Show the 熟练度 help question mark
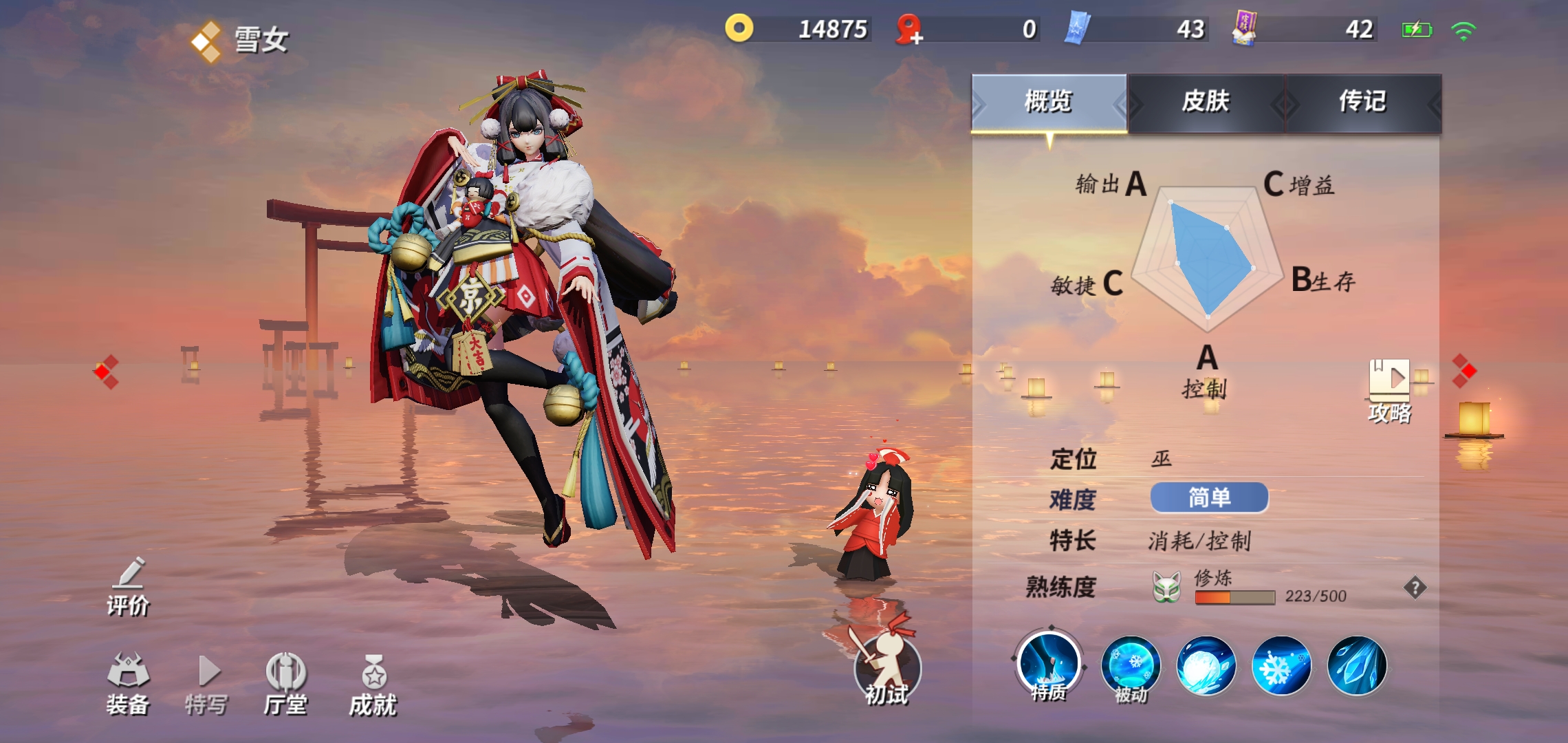The image size is (1568, 743). (x=1415, y=588)
